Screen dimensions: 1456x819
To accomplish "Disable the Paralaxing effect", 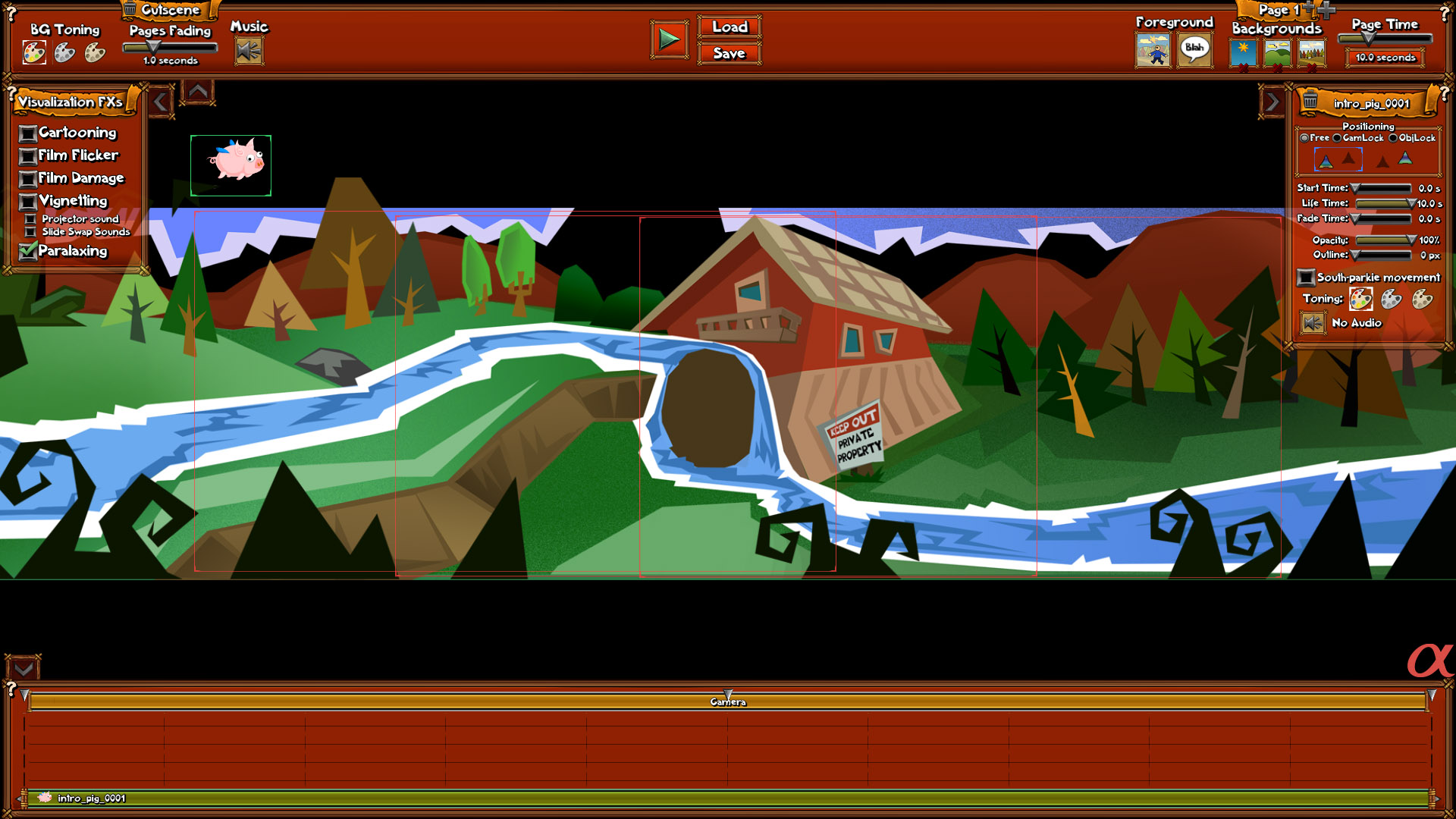I will click(x=28, y=251).
